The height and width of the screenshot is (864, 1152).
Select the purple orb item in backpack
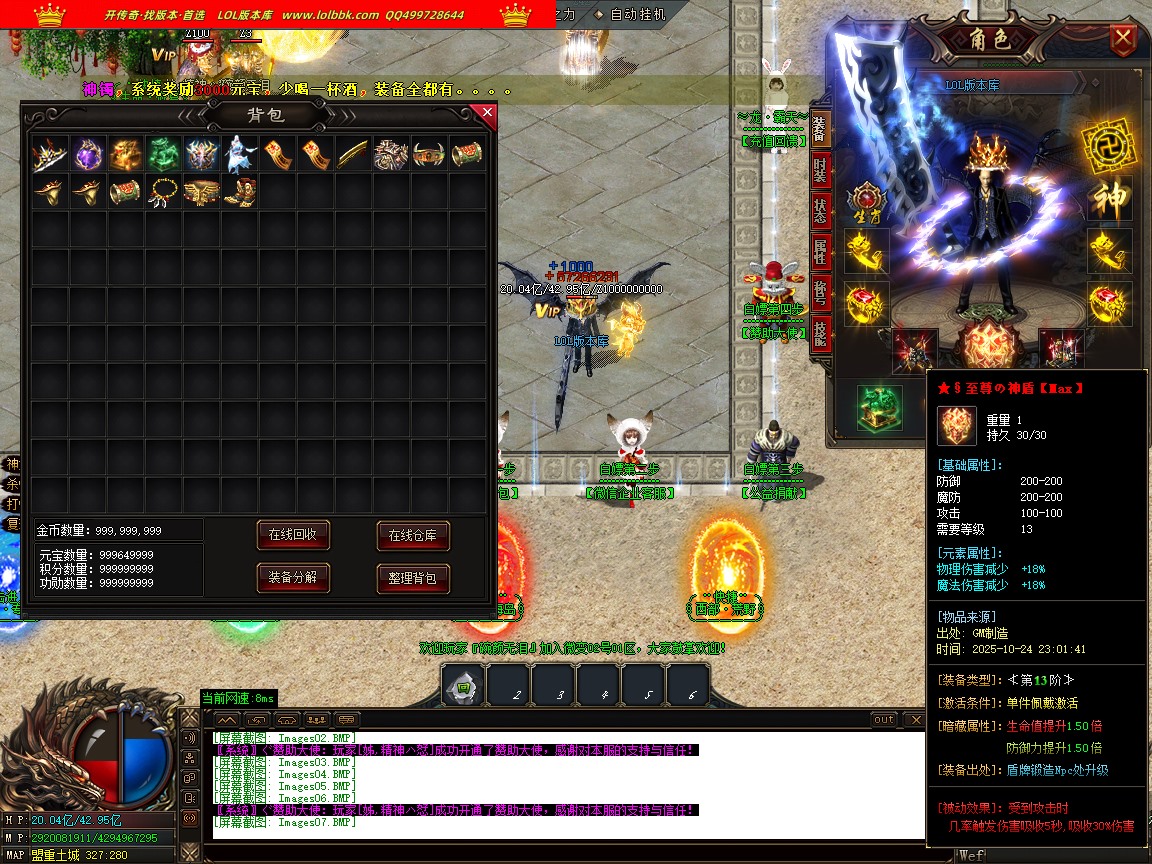click(88, 154)
